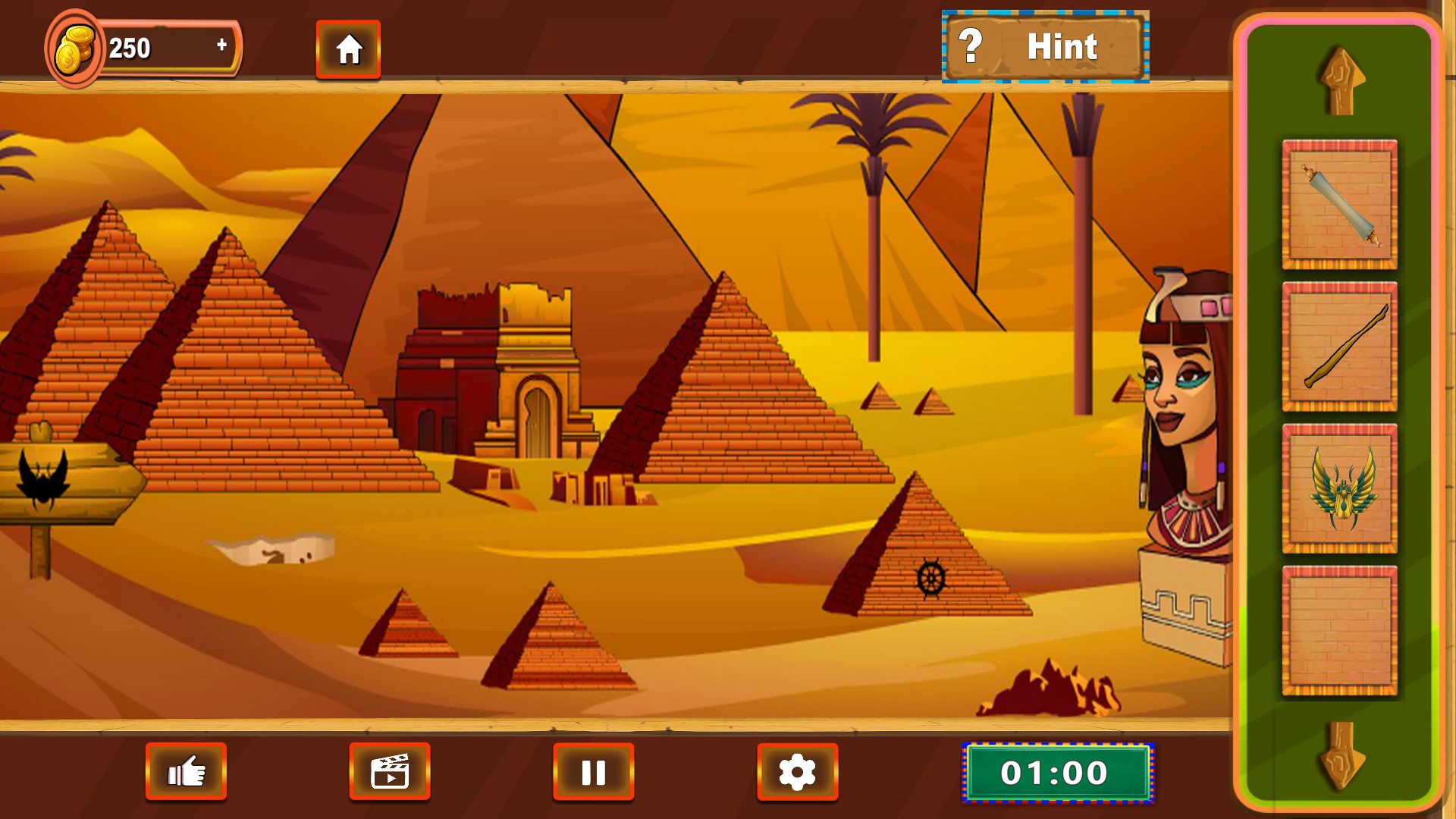Open the video clapperboard button
The height and width of the screenshot is (819, 1456).
click(x=390, y=772)
